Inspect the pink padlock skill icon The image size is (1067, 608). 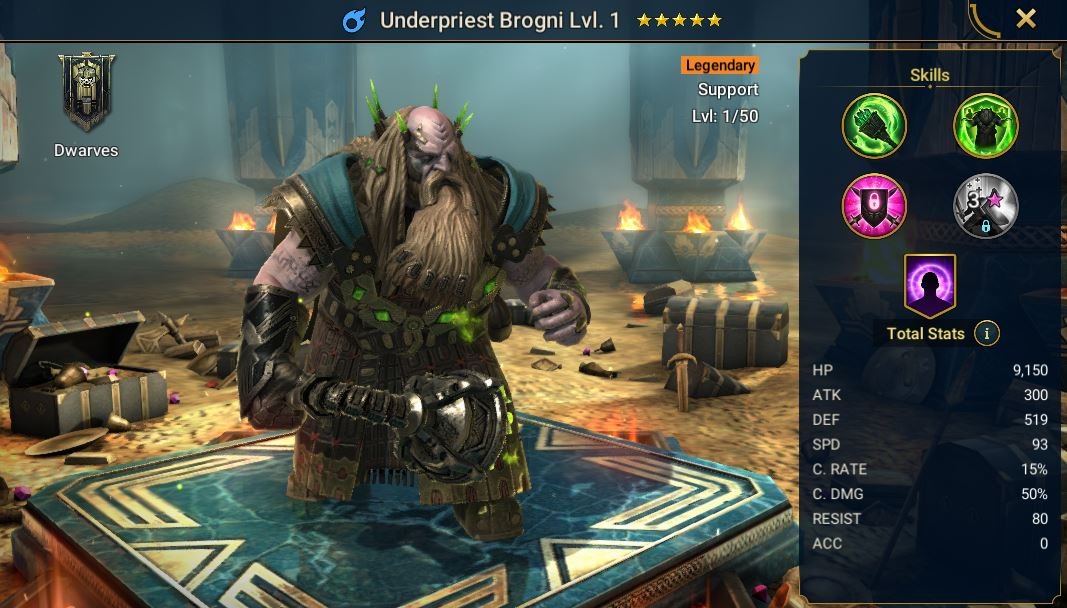[874, 206]
